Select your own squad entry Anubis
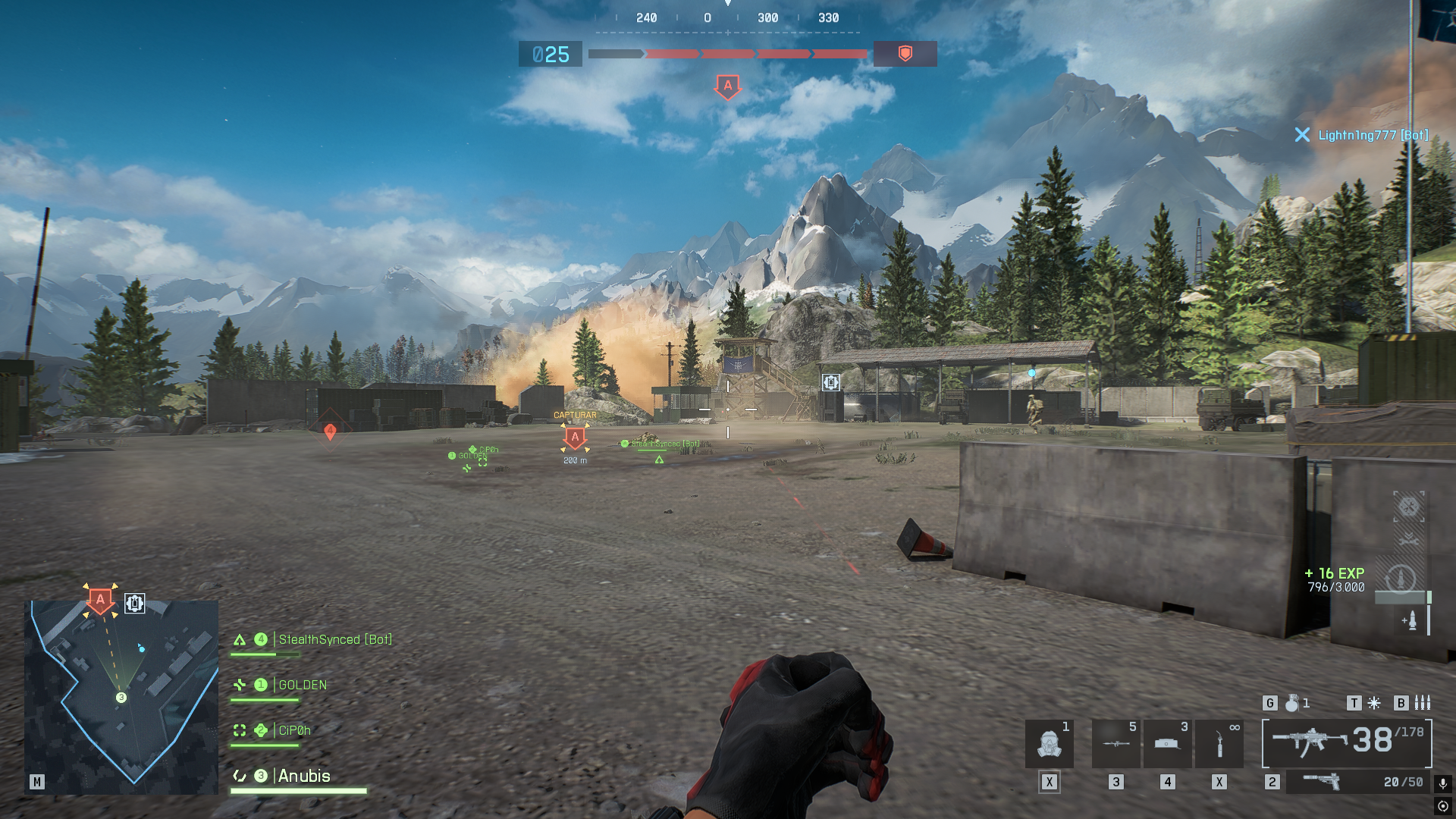 [303, 777]
